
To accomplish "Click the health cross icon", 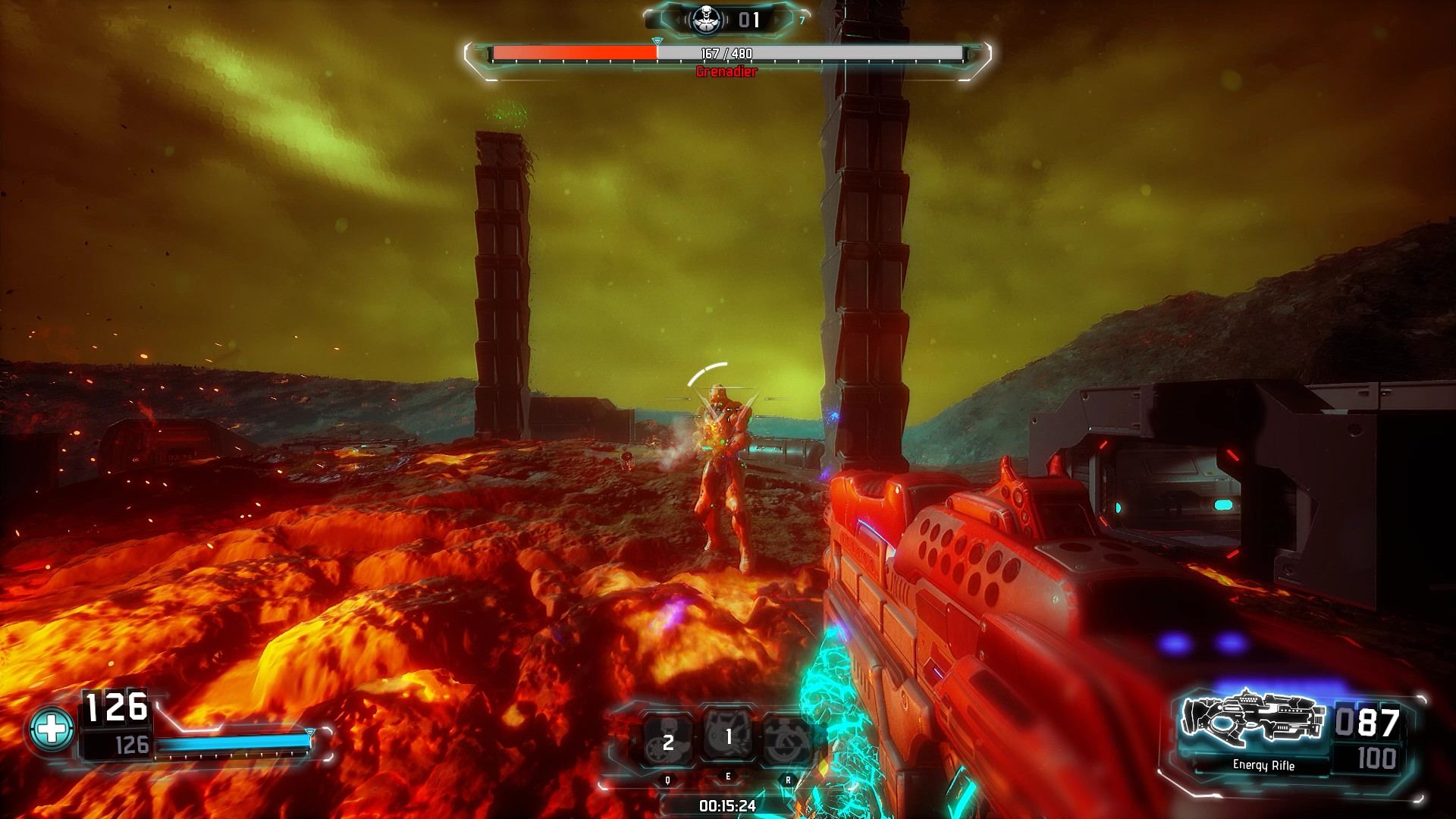I will pos(52,730).
